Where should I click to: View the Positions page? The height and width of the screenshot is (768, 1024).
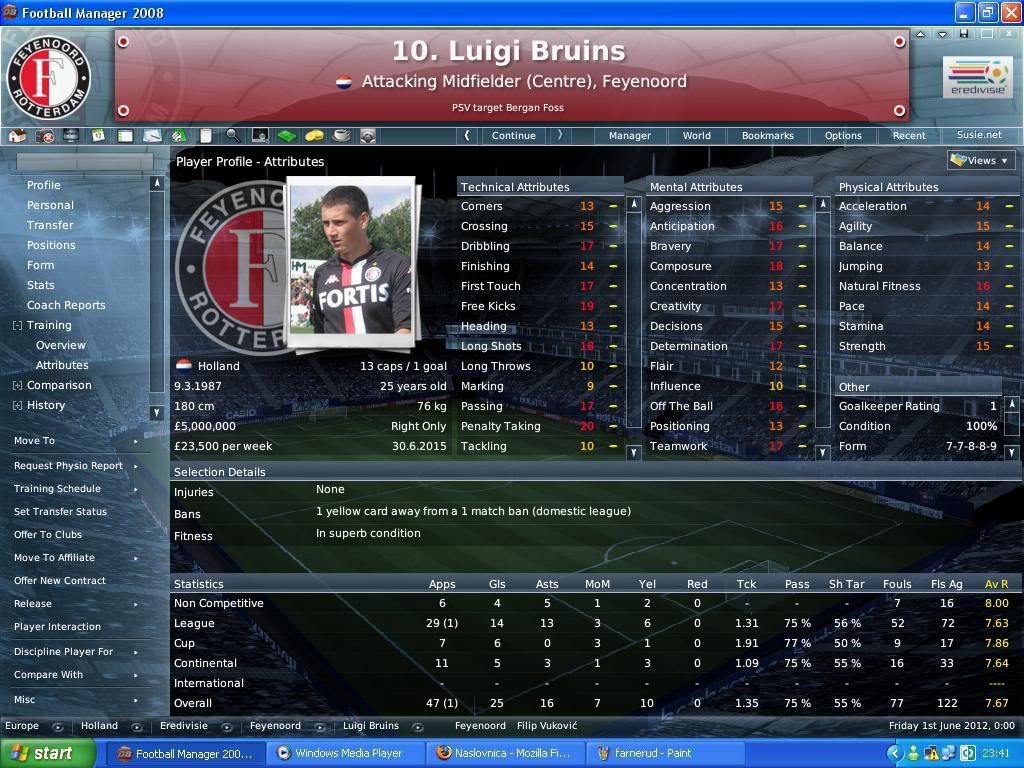click(51, 245)
